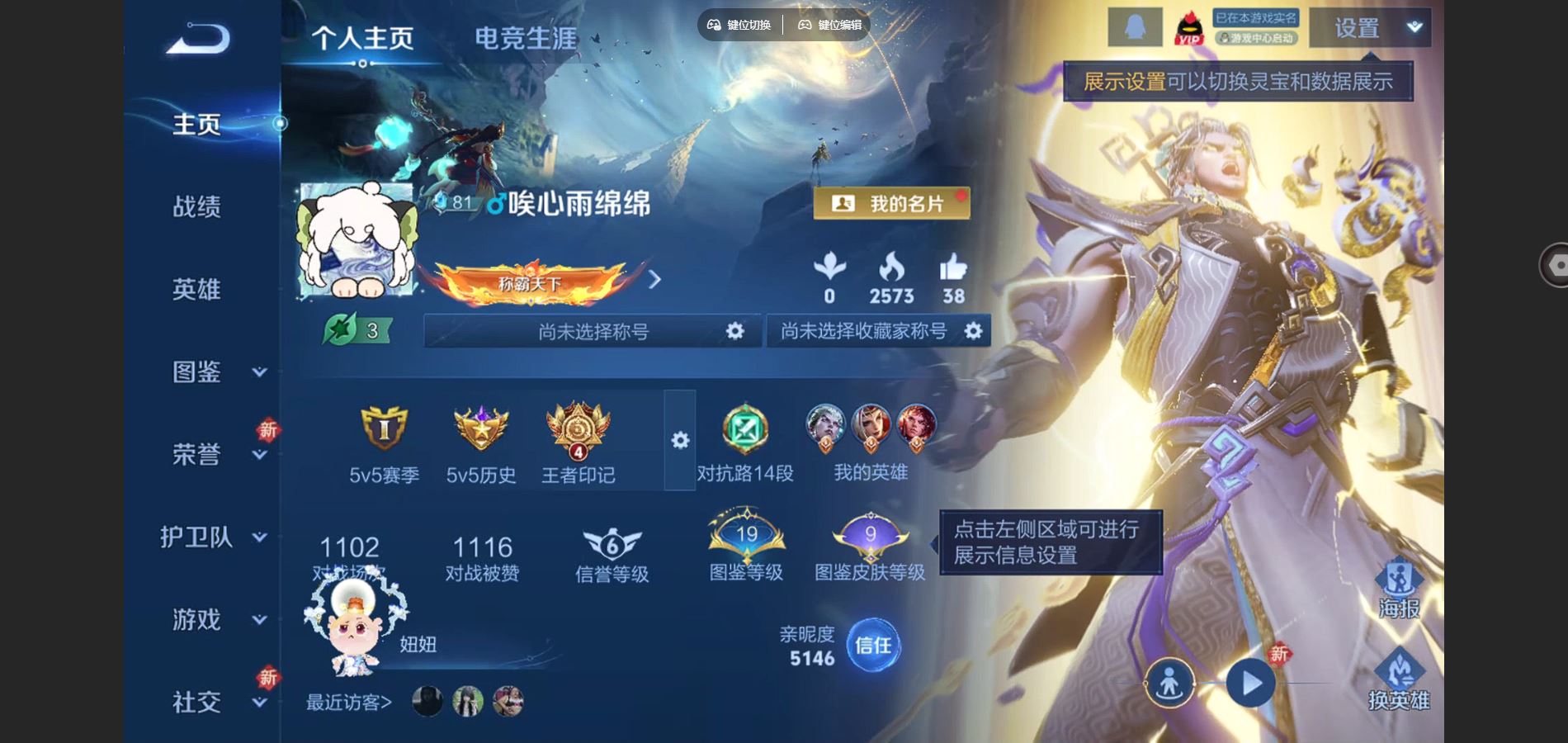
Task: Expand the 设置 dropdown arrow
Action: pos(1415,26)
